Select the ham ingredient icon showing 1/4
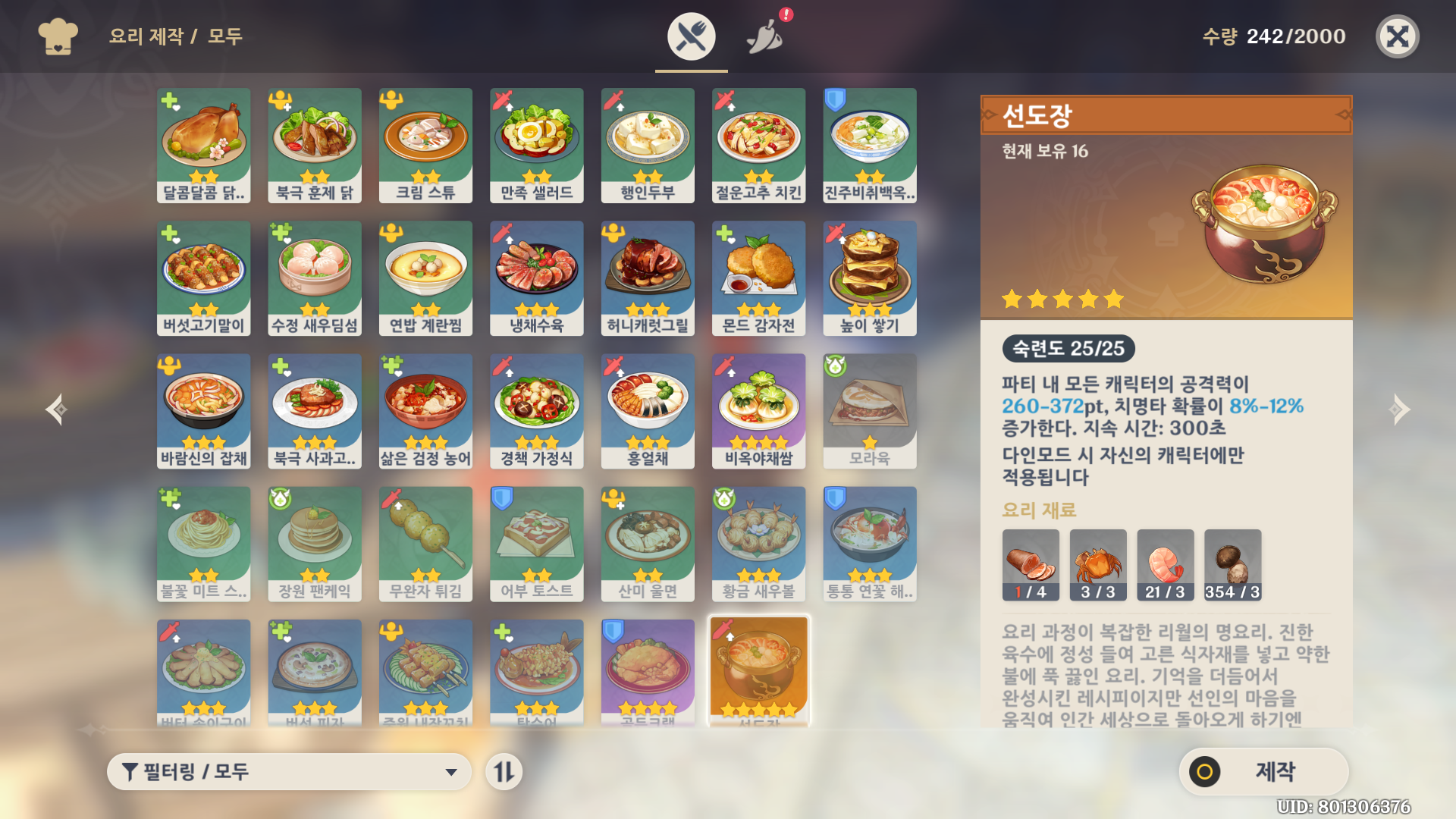The height and width of the screenshot is (819, 1456). tap(1031, 564)
